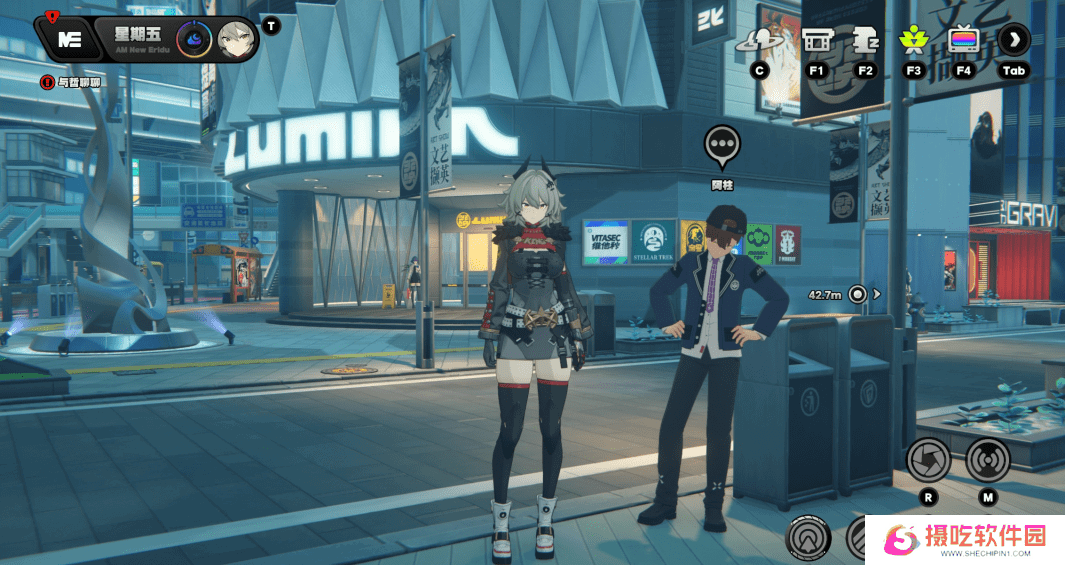Expand the arrow button beside the TV icon
The image size is (1065, 565).
pos(1013,40)
